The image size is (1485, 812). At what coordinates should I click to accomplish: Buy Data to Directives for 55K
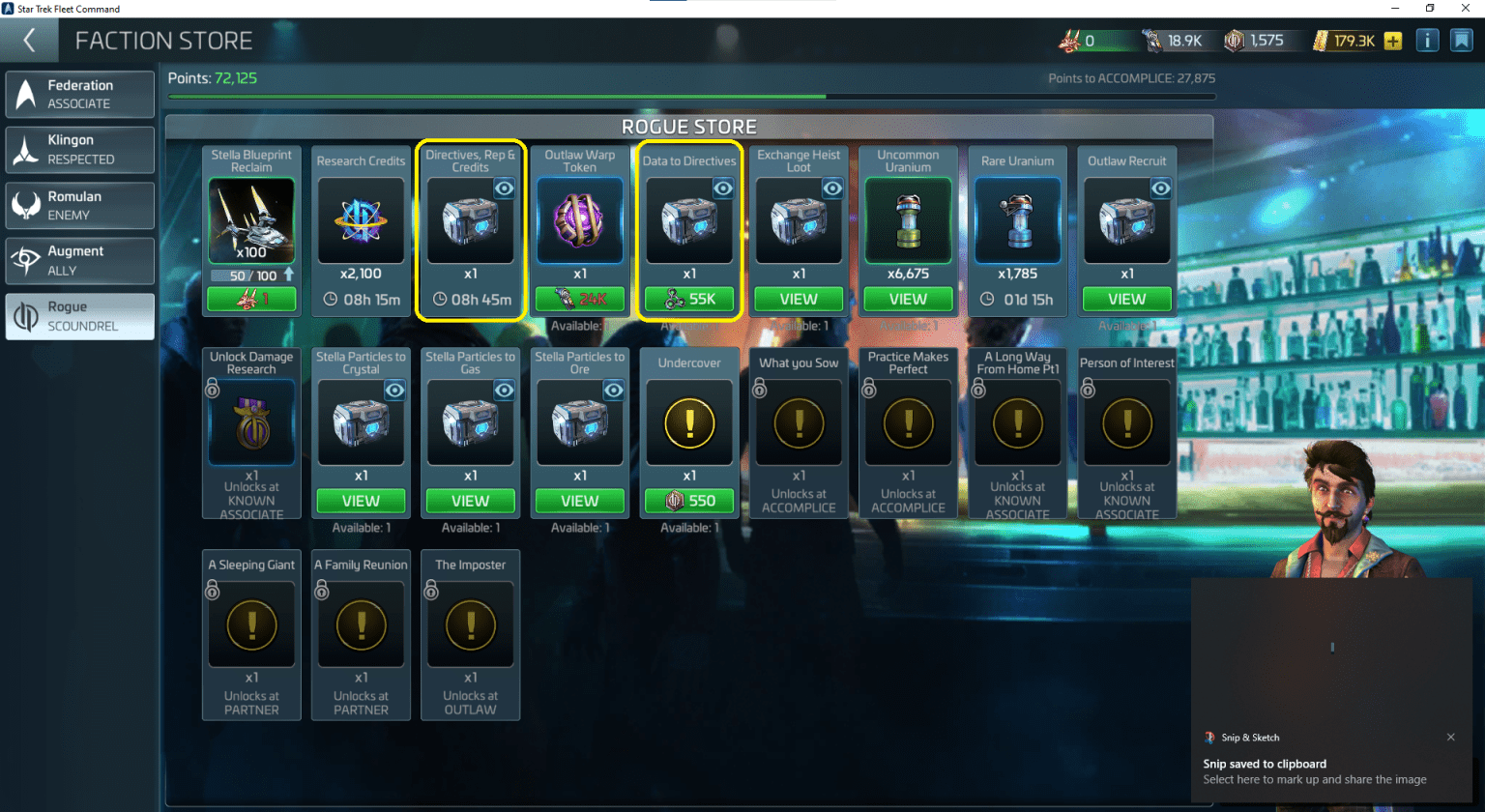689,300
